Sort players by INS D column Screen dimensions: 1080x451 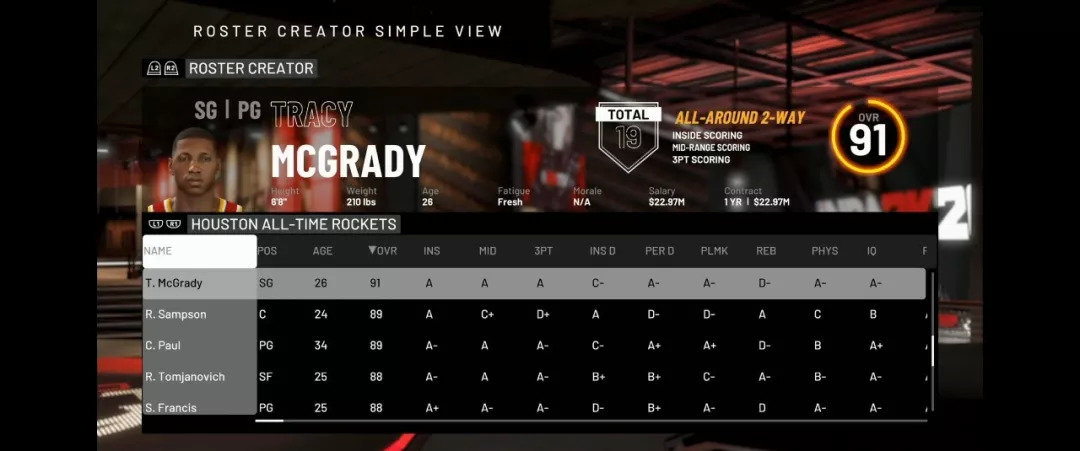coord(603,251)
